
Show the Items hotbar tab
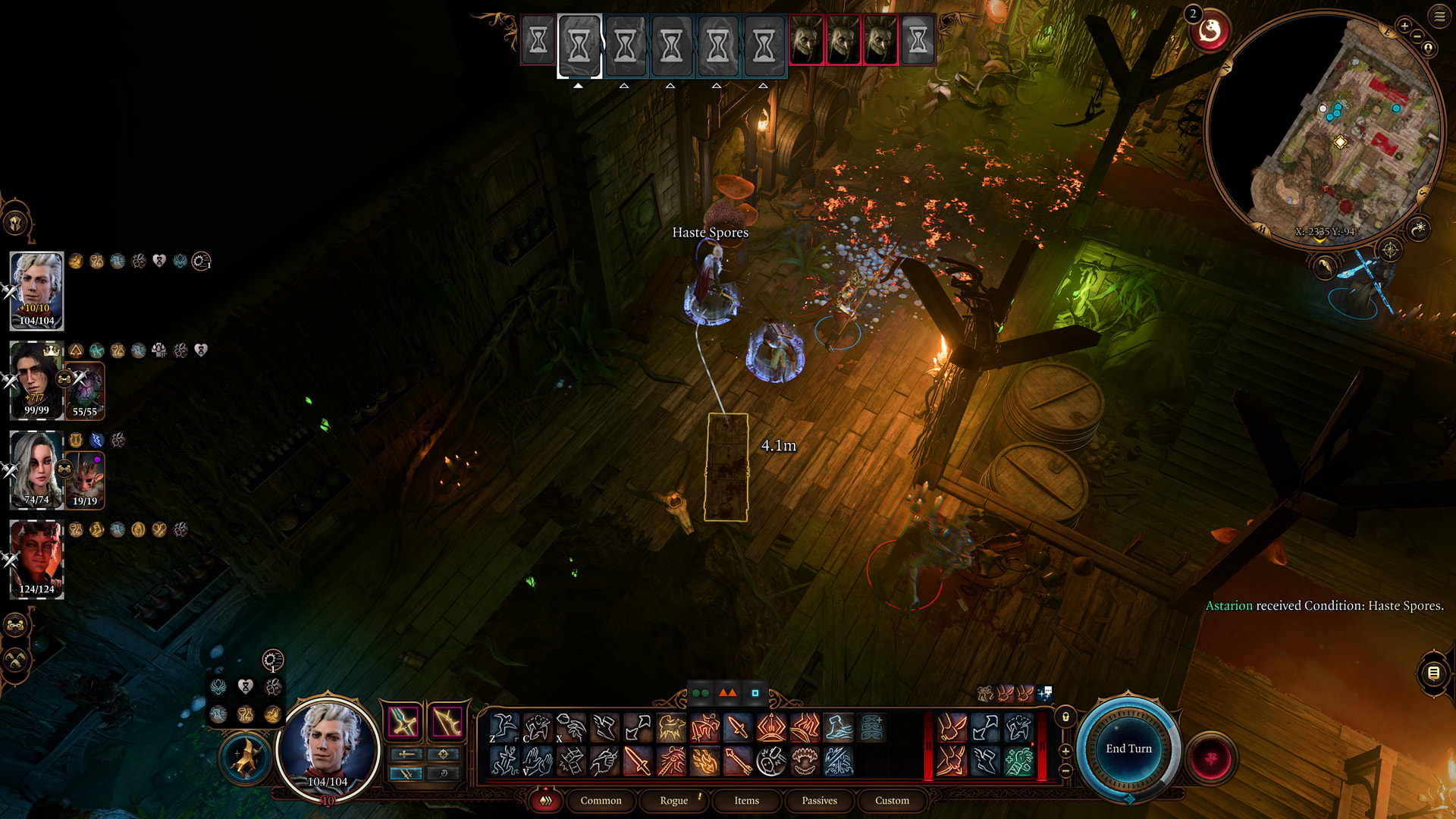click(746, 801)
